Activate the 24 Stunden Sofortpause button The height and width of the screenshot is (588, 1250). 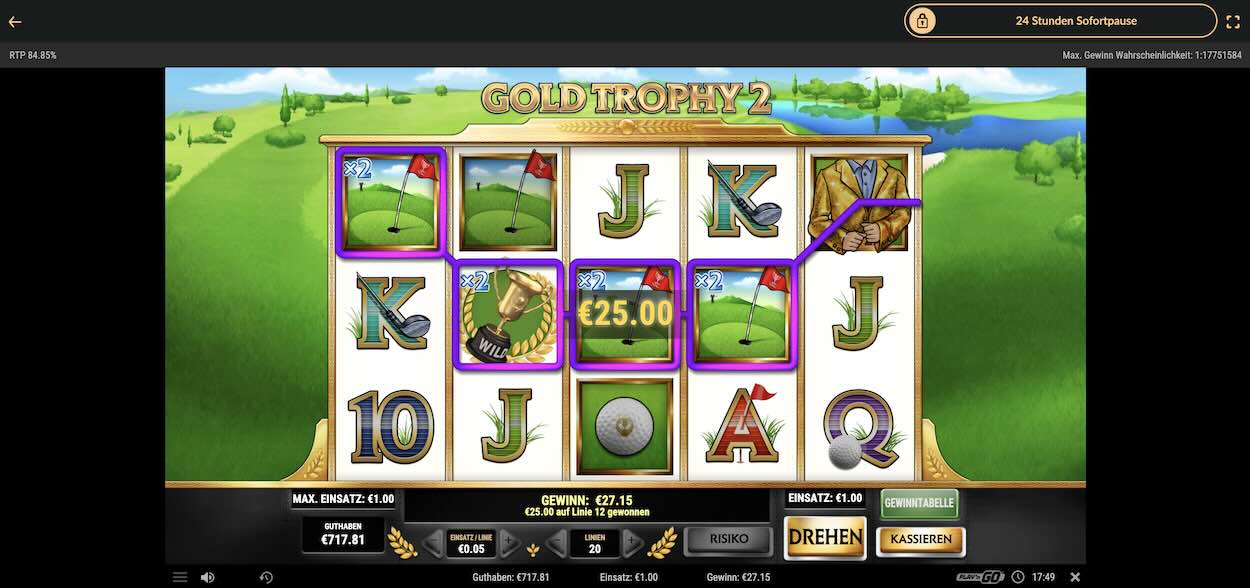[1061, 21]
